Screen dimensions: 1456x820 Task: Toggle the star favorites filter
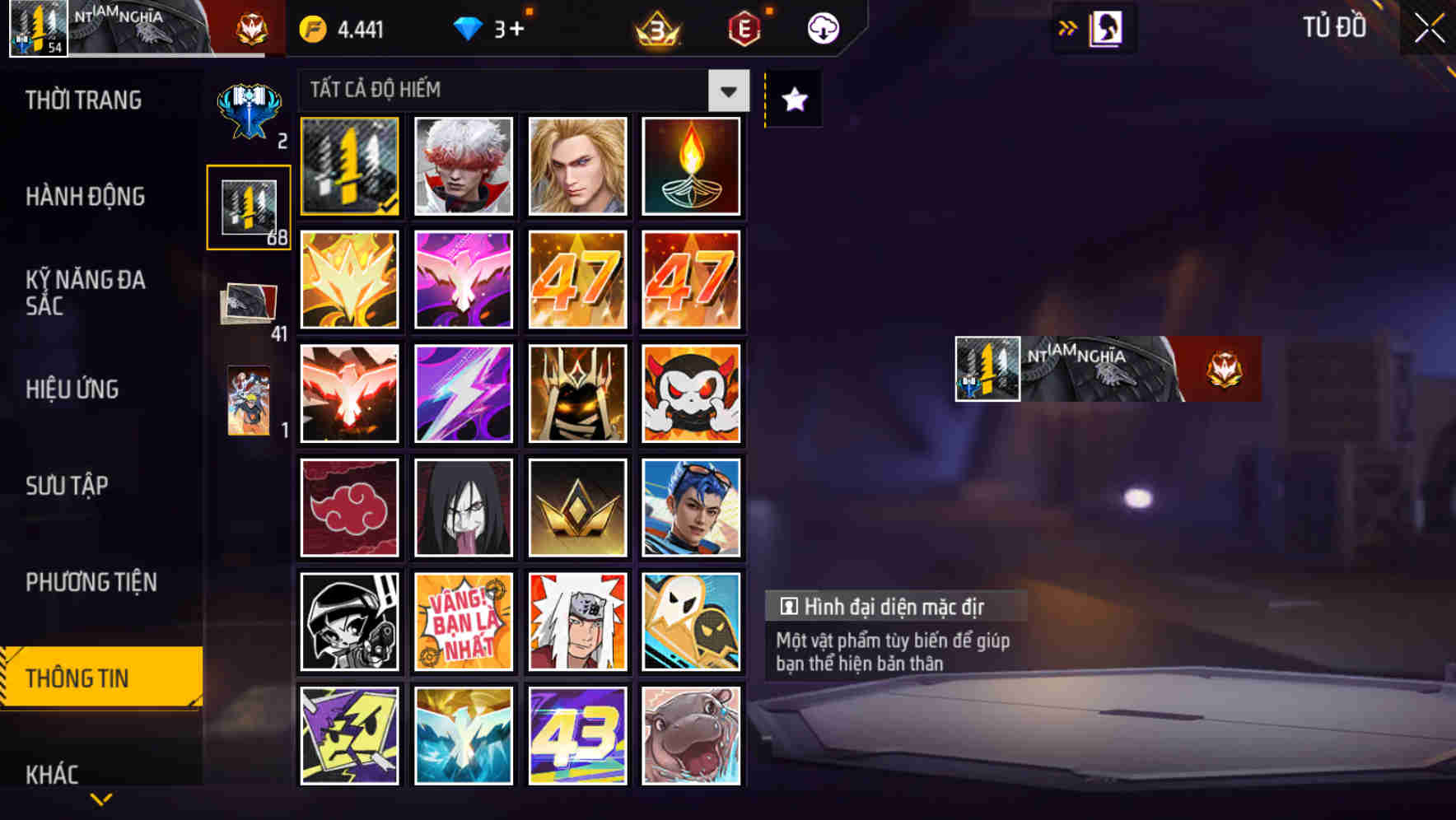793,99
